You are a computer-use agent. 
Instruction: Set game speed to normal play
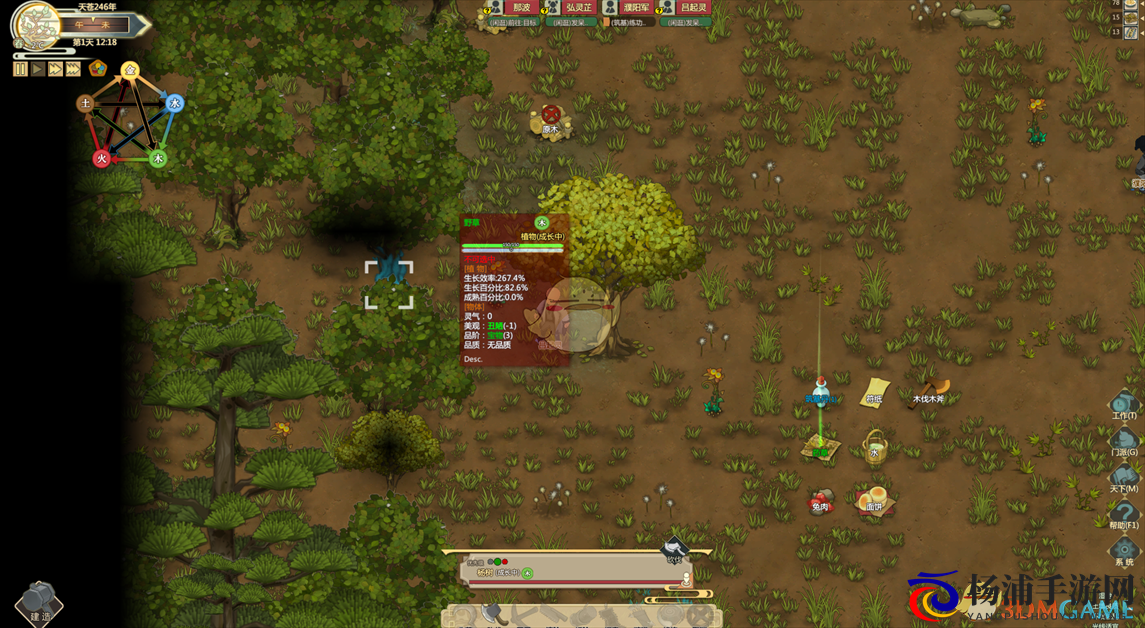[x=38, y=69]
